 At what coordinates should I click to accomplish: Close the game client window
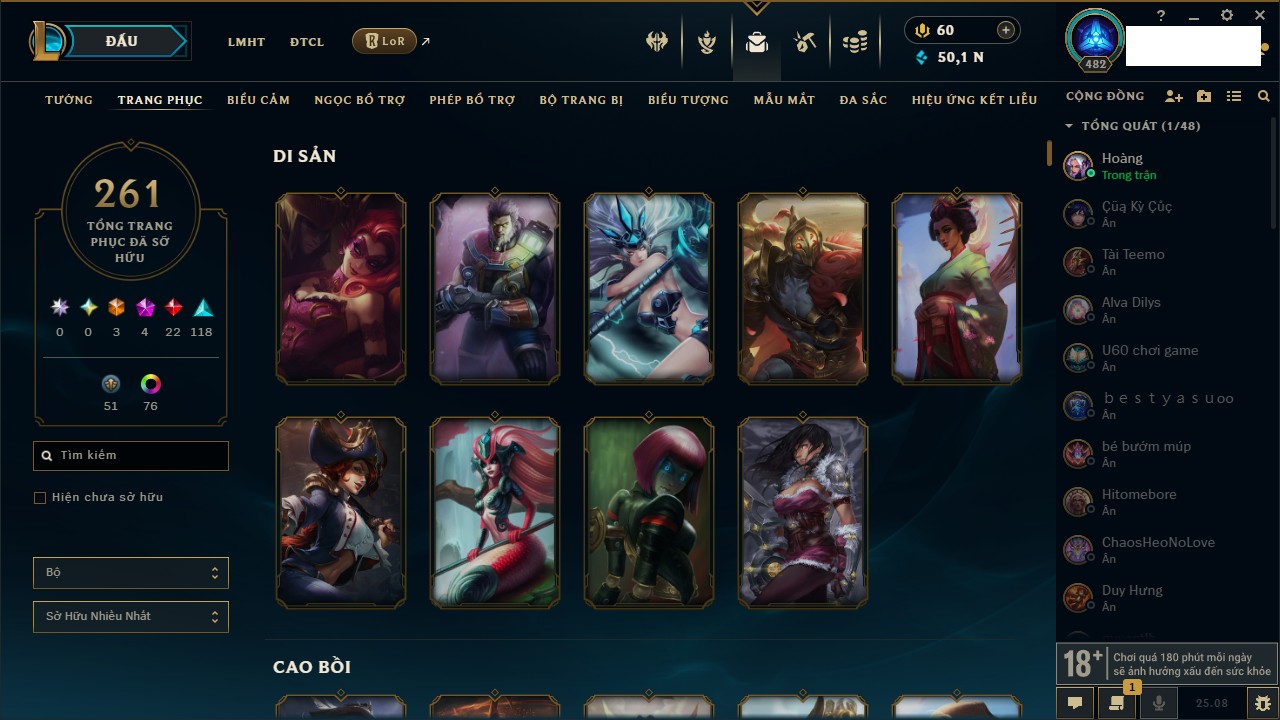(1260, 16)
